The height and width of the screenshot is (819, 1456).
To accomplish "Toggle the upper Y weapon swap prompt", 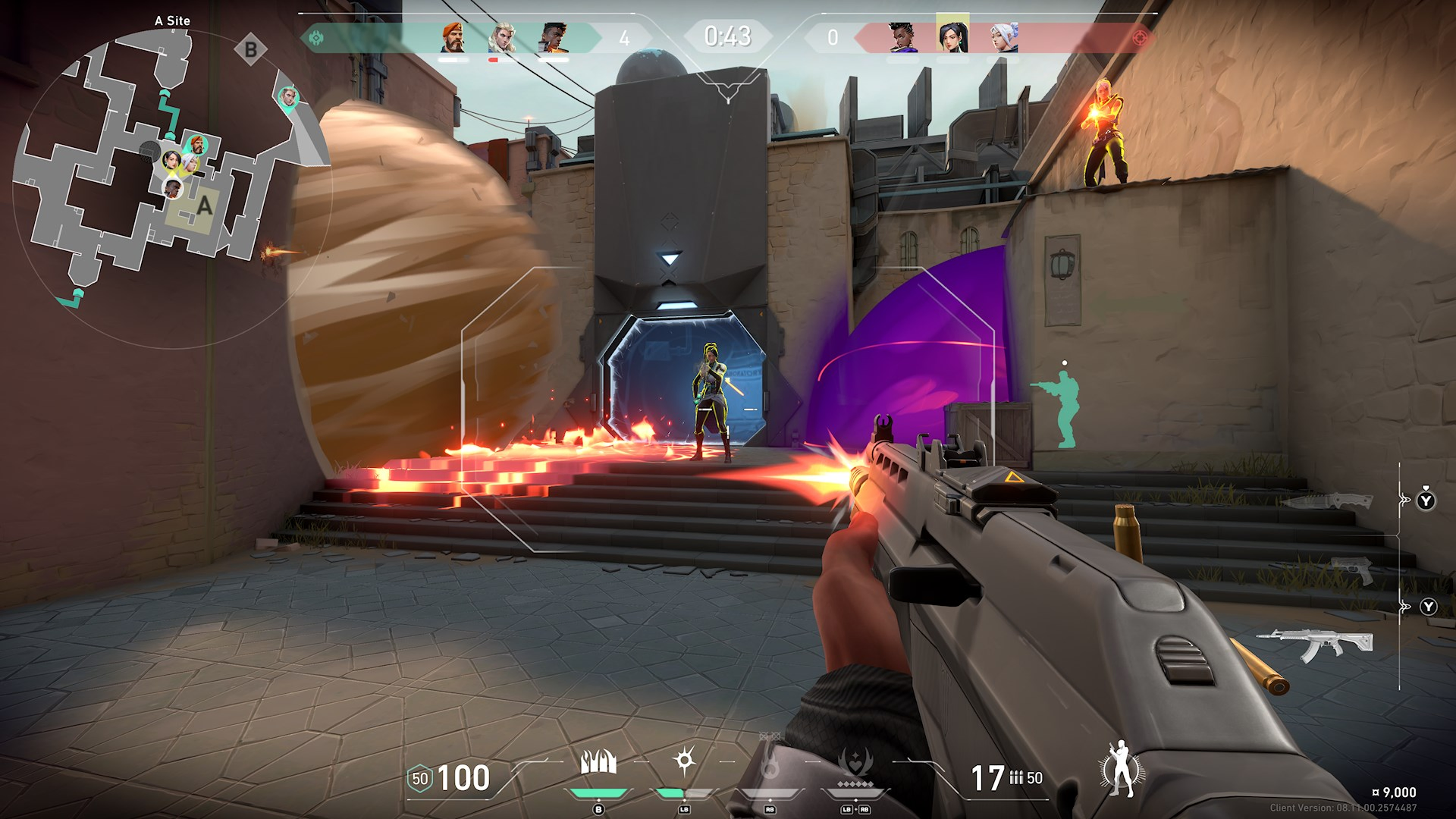I will click(1426, 500).
